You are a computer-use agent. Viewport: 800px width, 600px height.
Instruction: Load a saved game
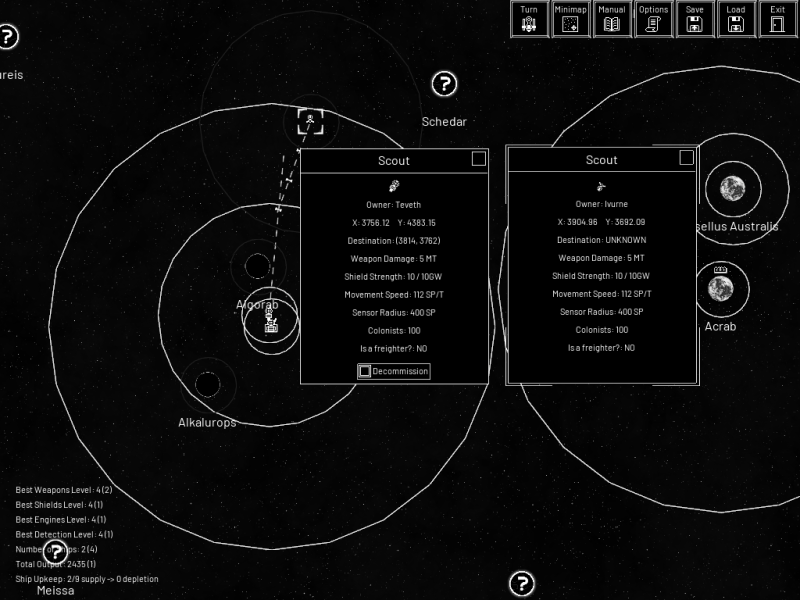coord(736,19)
